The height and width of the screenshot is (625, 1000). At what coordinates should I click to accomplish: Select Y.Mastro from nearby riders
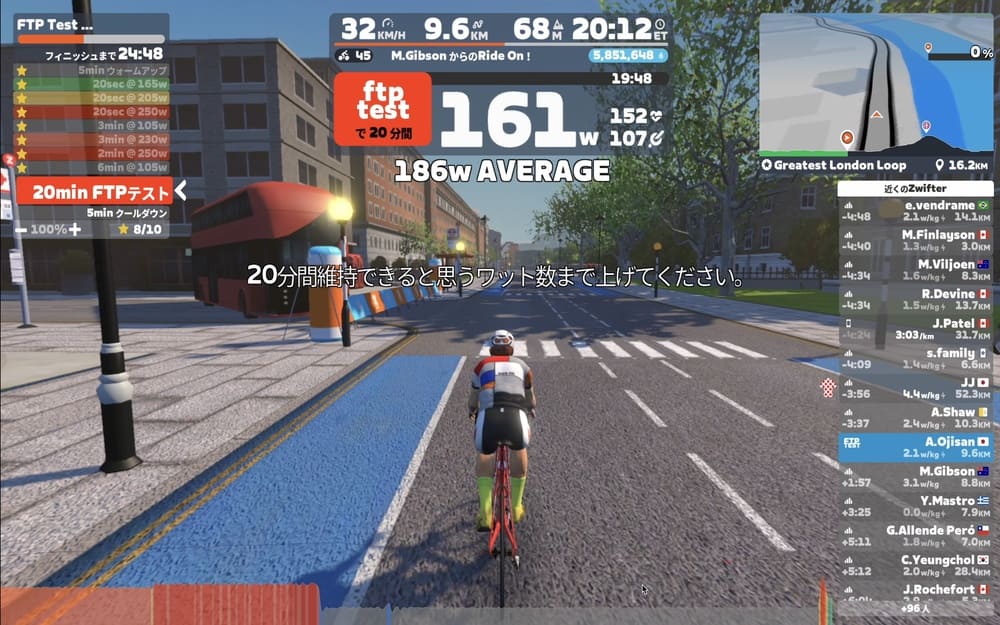[915, 505]
